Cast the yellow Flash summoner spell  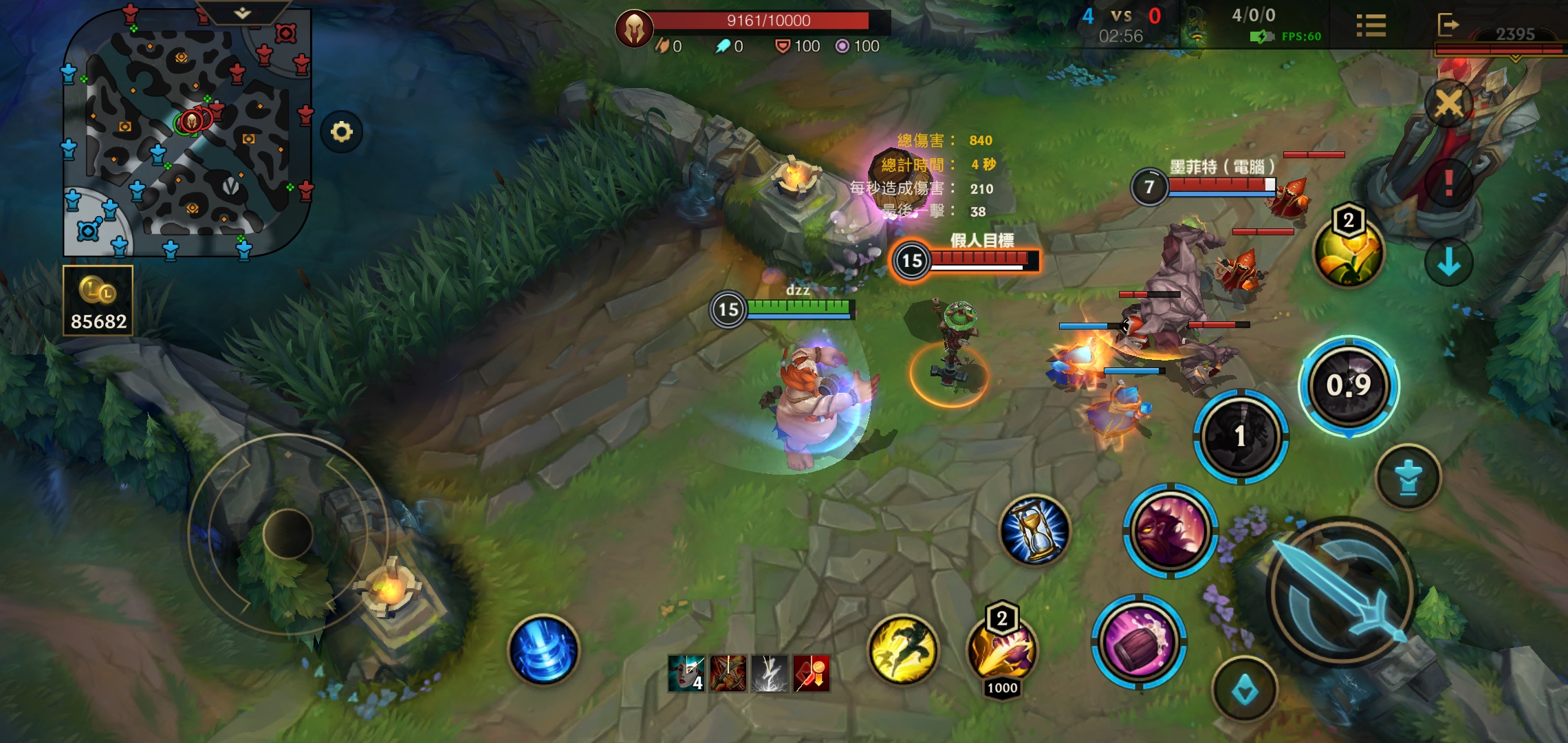click(903, 649)
